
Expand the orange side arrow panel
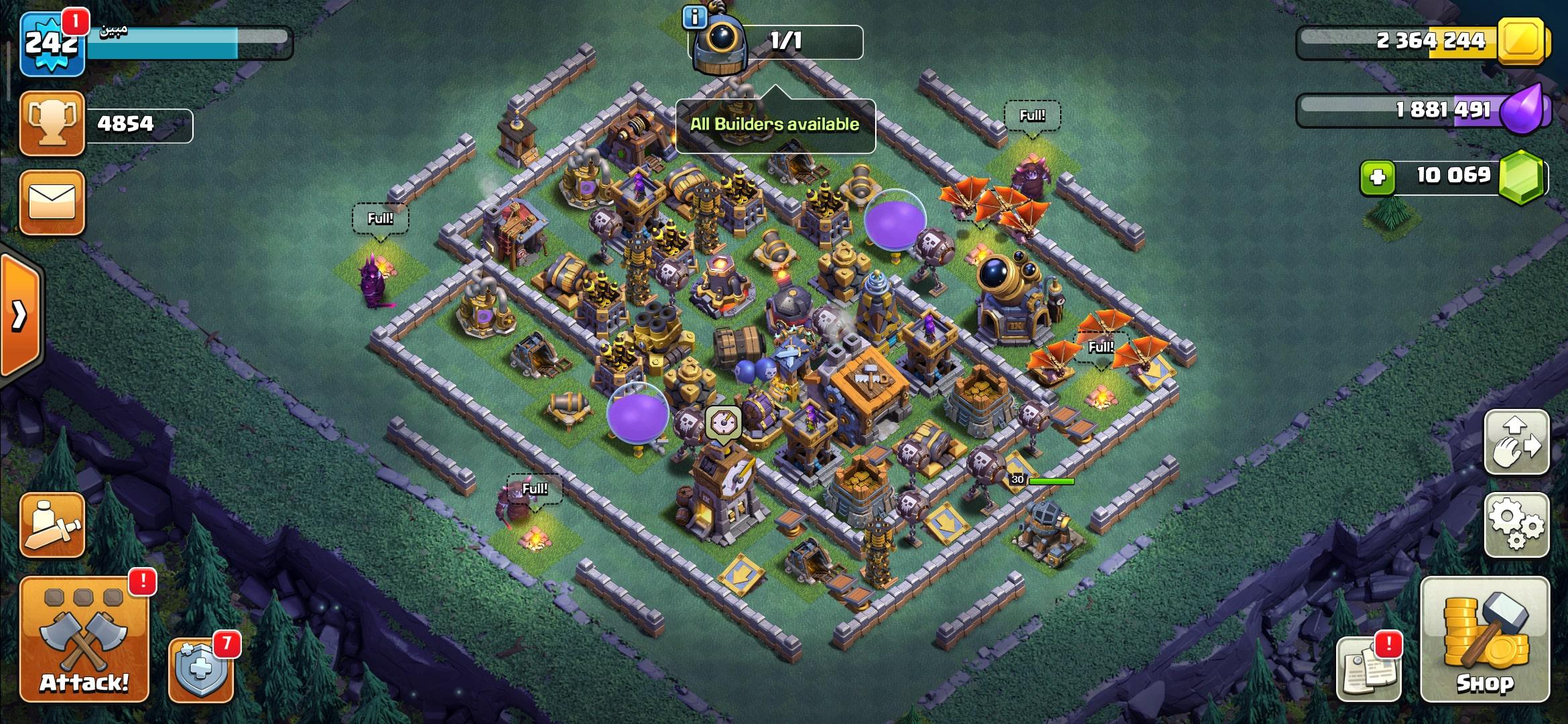point(20,314)
